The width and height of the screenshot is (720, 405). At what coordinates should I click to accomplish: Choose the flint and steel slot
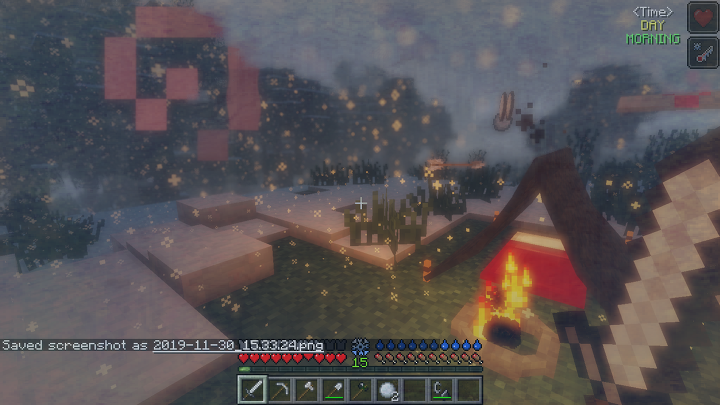(x=441, y=389)
